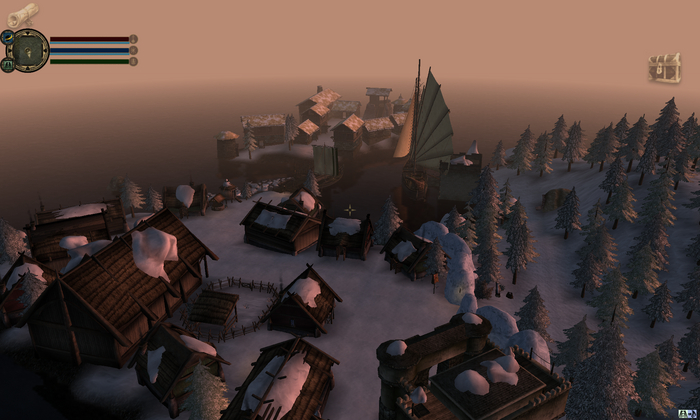Click the round button beside the red bar

[x=134, y=39]
